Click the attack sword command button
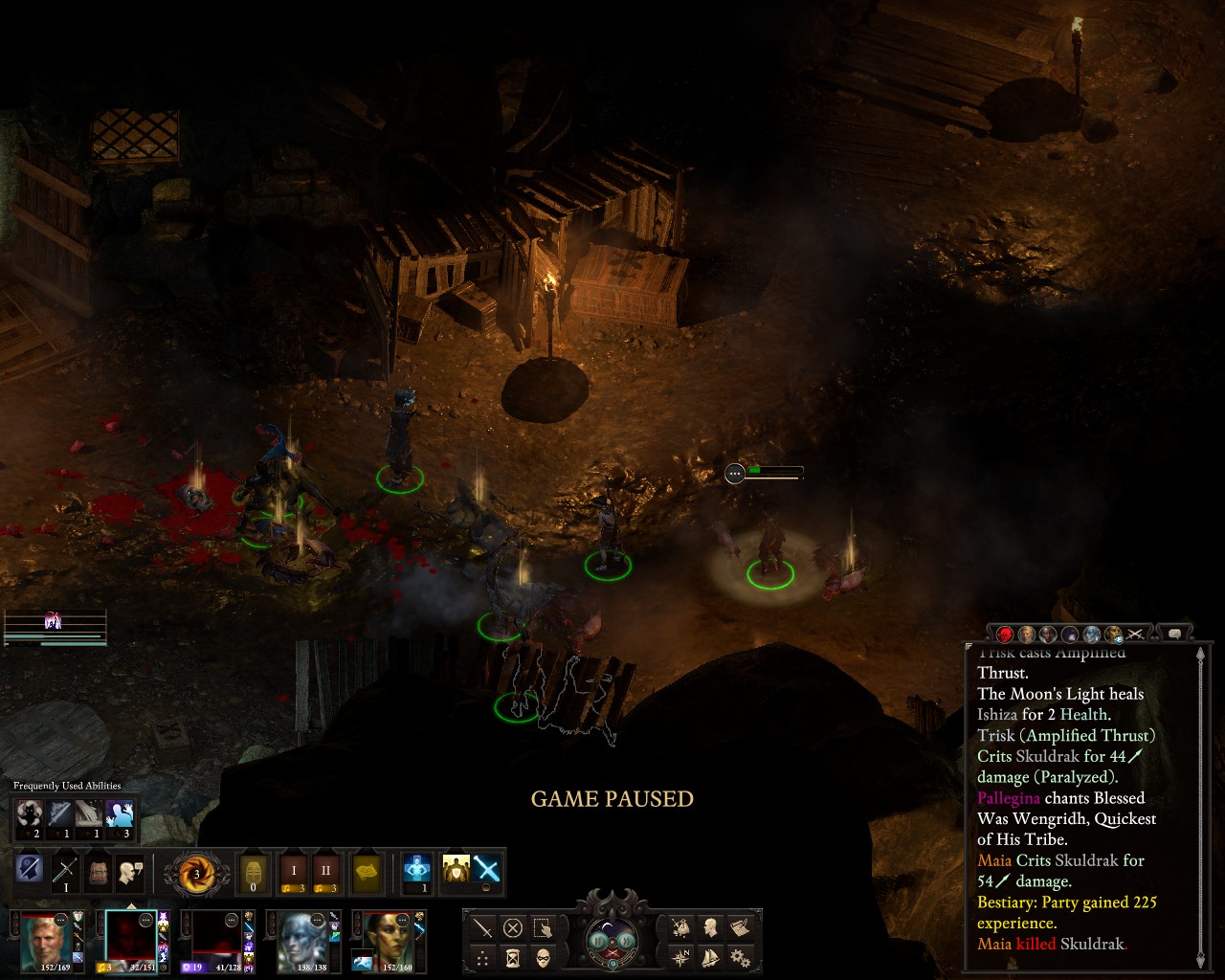Screen dimensions: 1225x980 [x=483, y=926]
